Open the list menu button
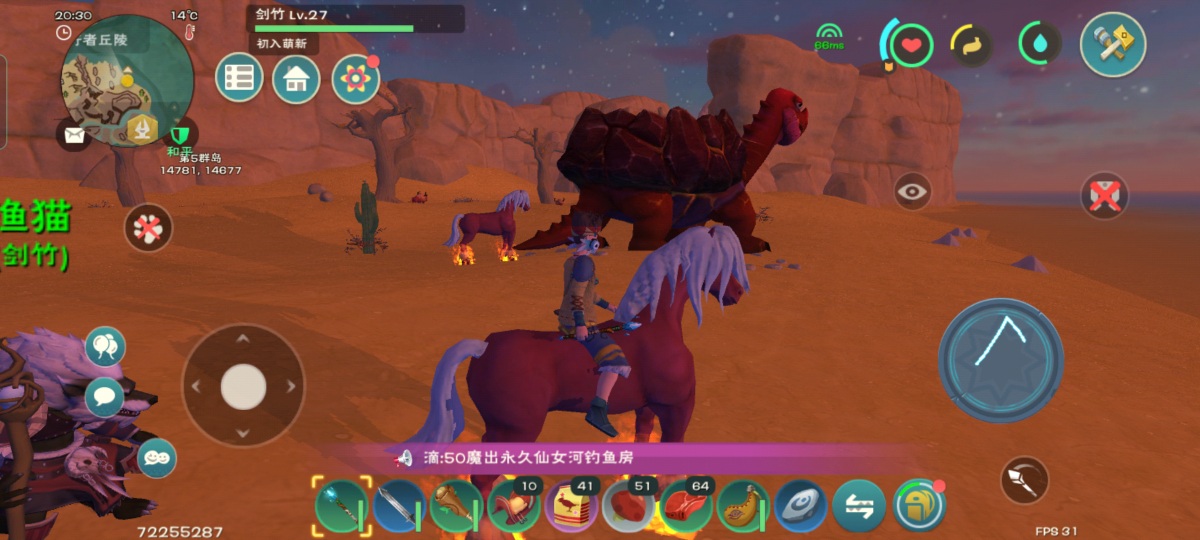Image resolution: width=1200 pixels, height=540 pixels. [239, 78]
